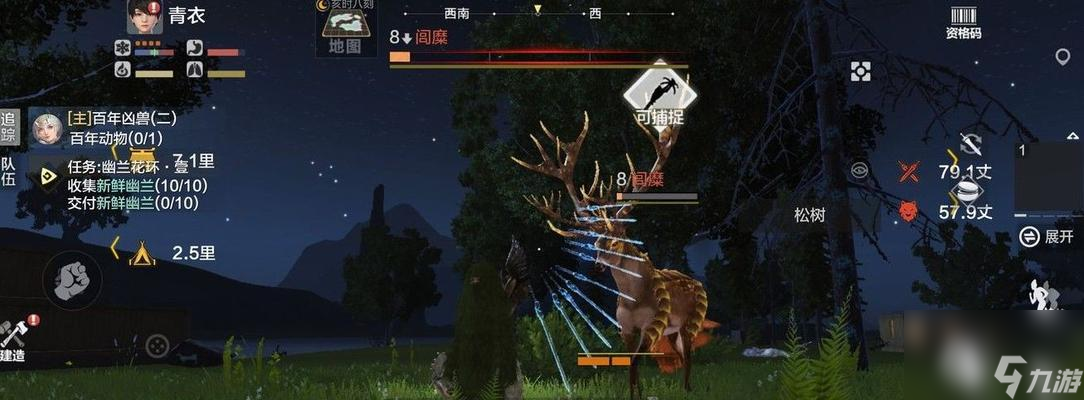1084x400 pixels.
Task: Open the 百年凶兽(二) main quest entry
Action: (120, 119)
